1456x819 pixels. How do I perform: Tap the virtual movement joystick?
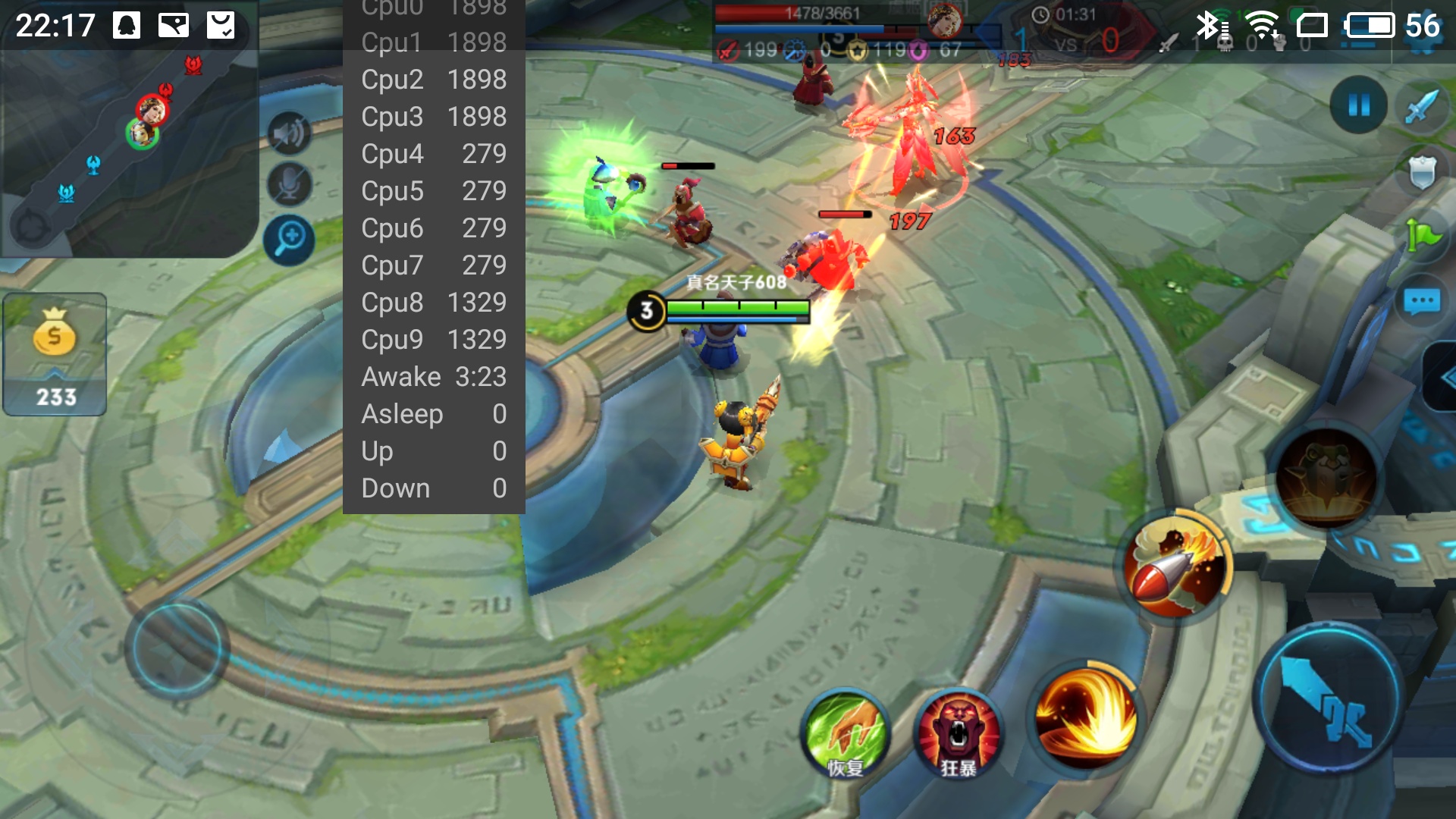(x=177, y=648)
